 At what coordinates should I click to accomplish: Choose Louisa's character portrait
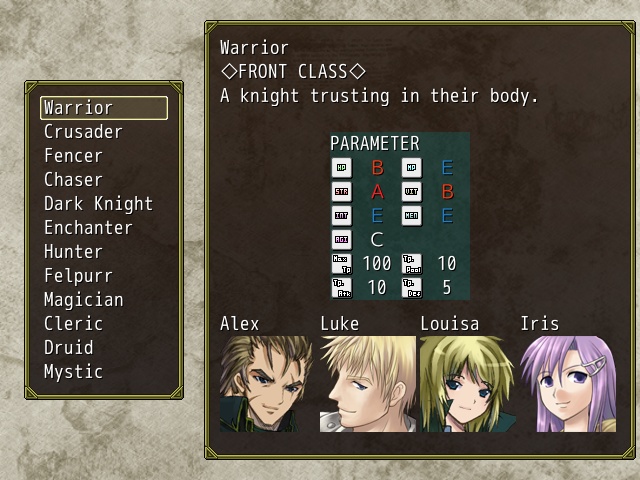(466, 384)
